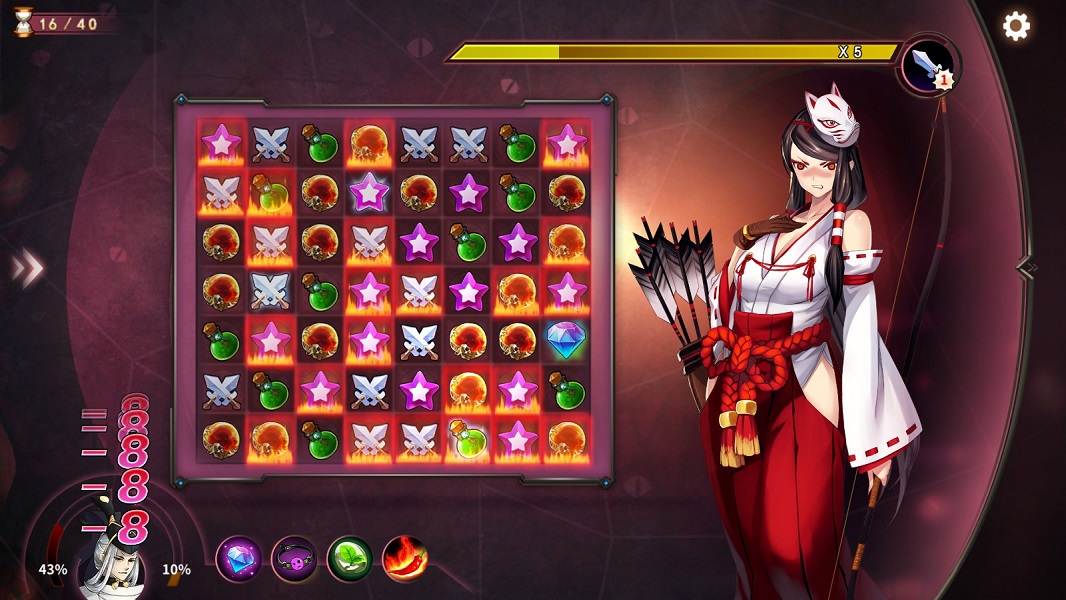Trigger the green leaf skill
1066x600 pixels.
click(x=350, y=559)
